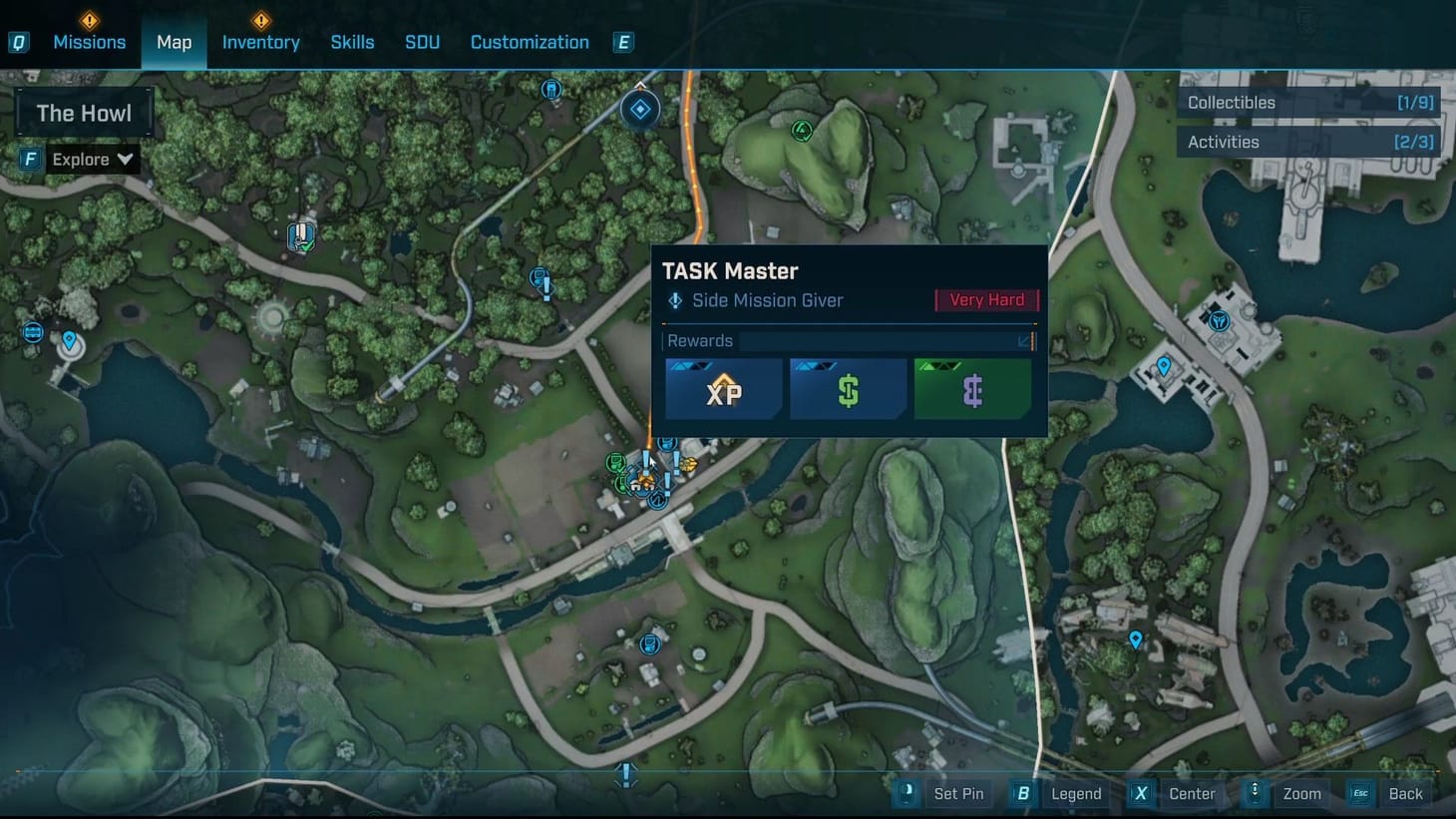Open the green vending machine icon near the bridge
Viewport: 1456px width, 819px height.
(x=615, y=462)
